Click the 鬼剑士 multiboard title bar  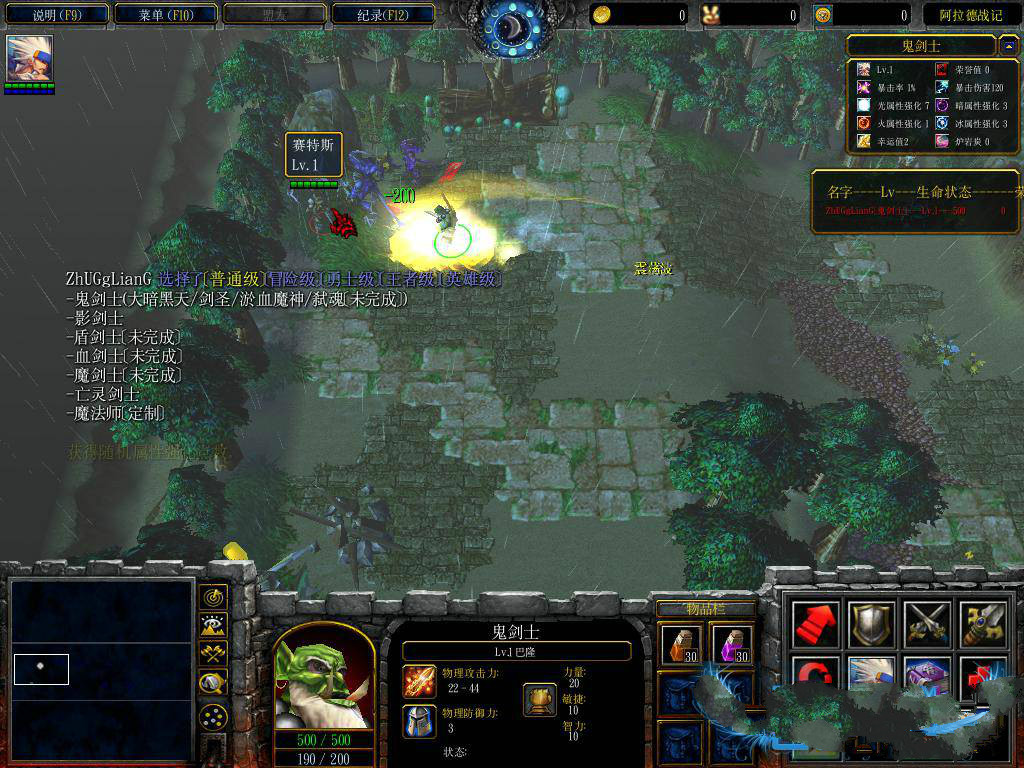[x=921, y=46]
